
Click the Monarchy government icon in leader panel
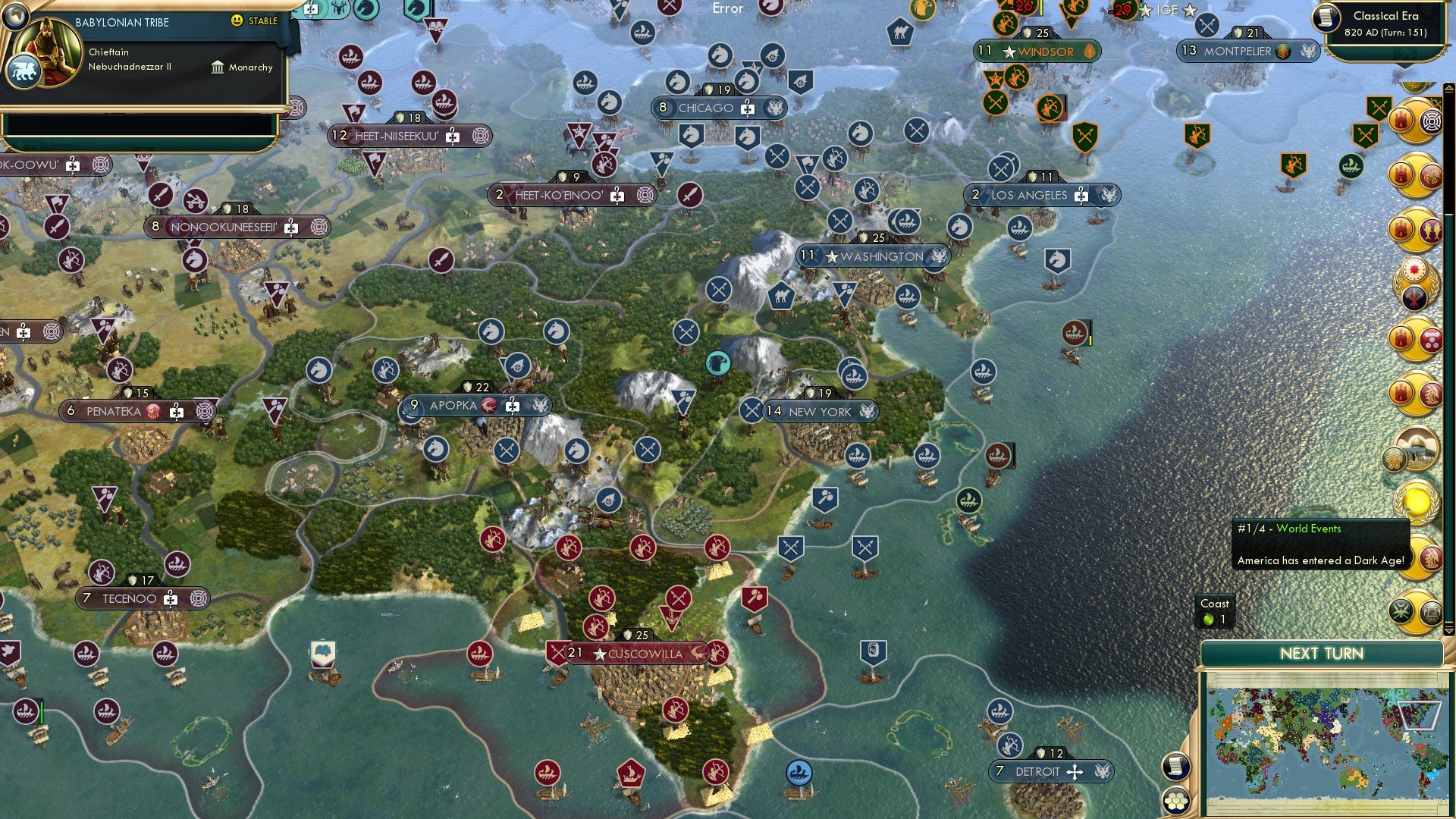pos(218,67)
